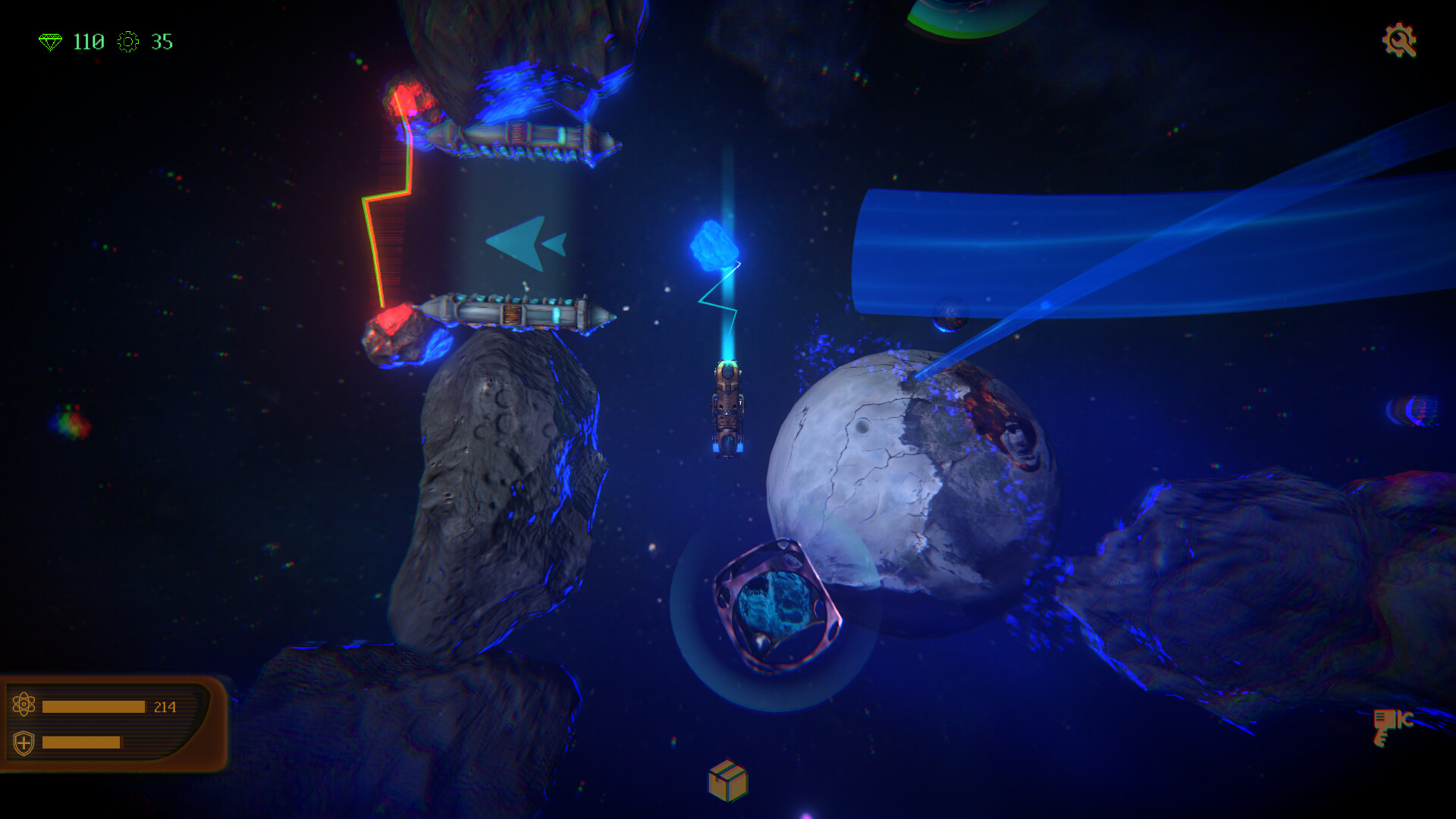Viewport: 1456px width, 819px height.
Task: Click the green gem counter icon
Action: click(52, 42)
